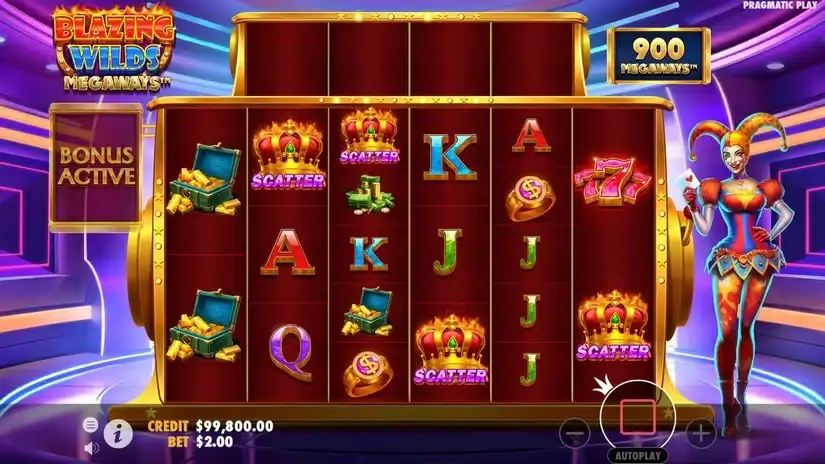The width and height of the screenshot is (825, 464).
Task: Stop the spin with the square button
Action: [637, 414]
